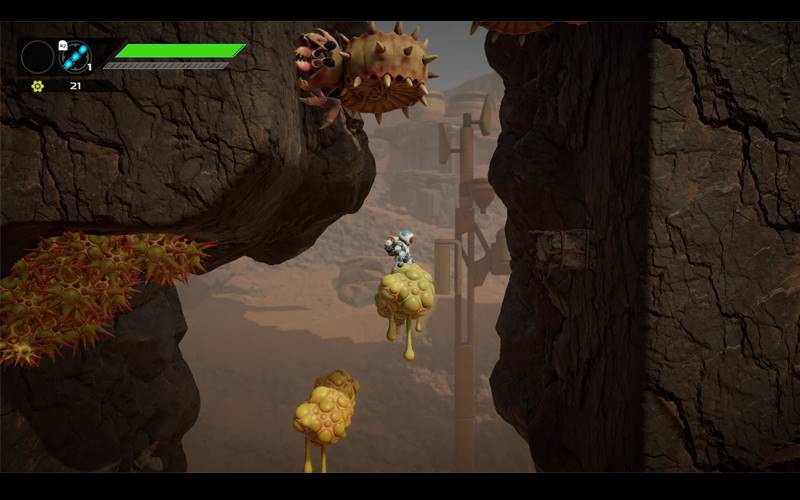The width and height of the screenshot is (800, 500).
Task: Click the yellow gear currency icon
Action: [x=38, y=86]
